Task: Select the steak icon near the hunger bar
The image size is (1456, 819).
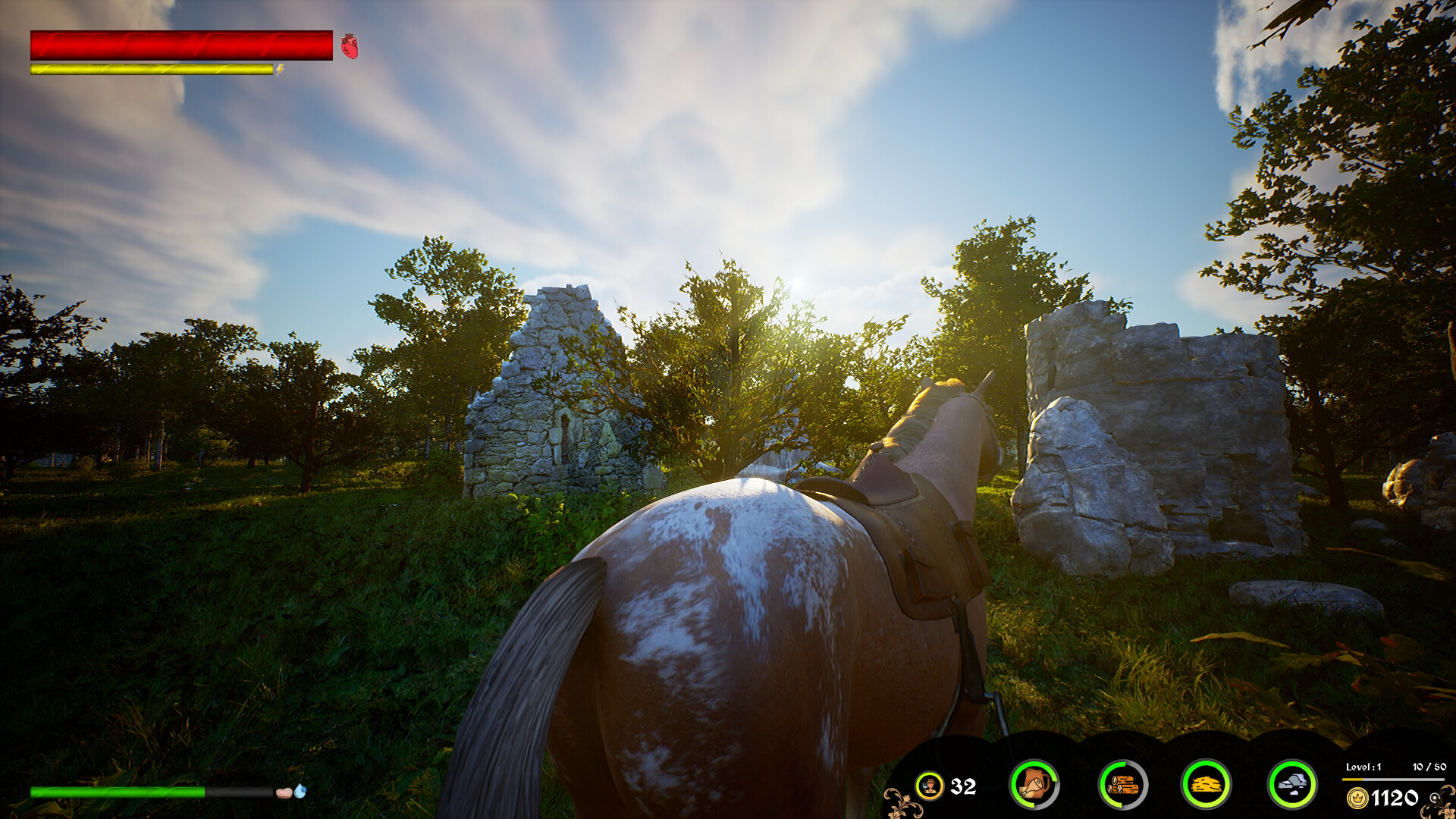Action: (x=285, y=792)
